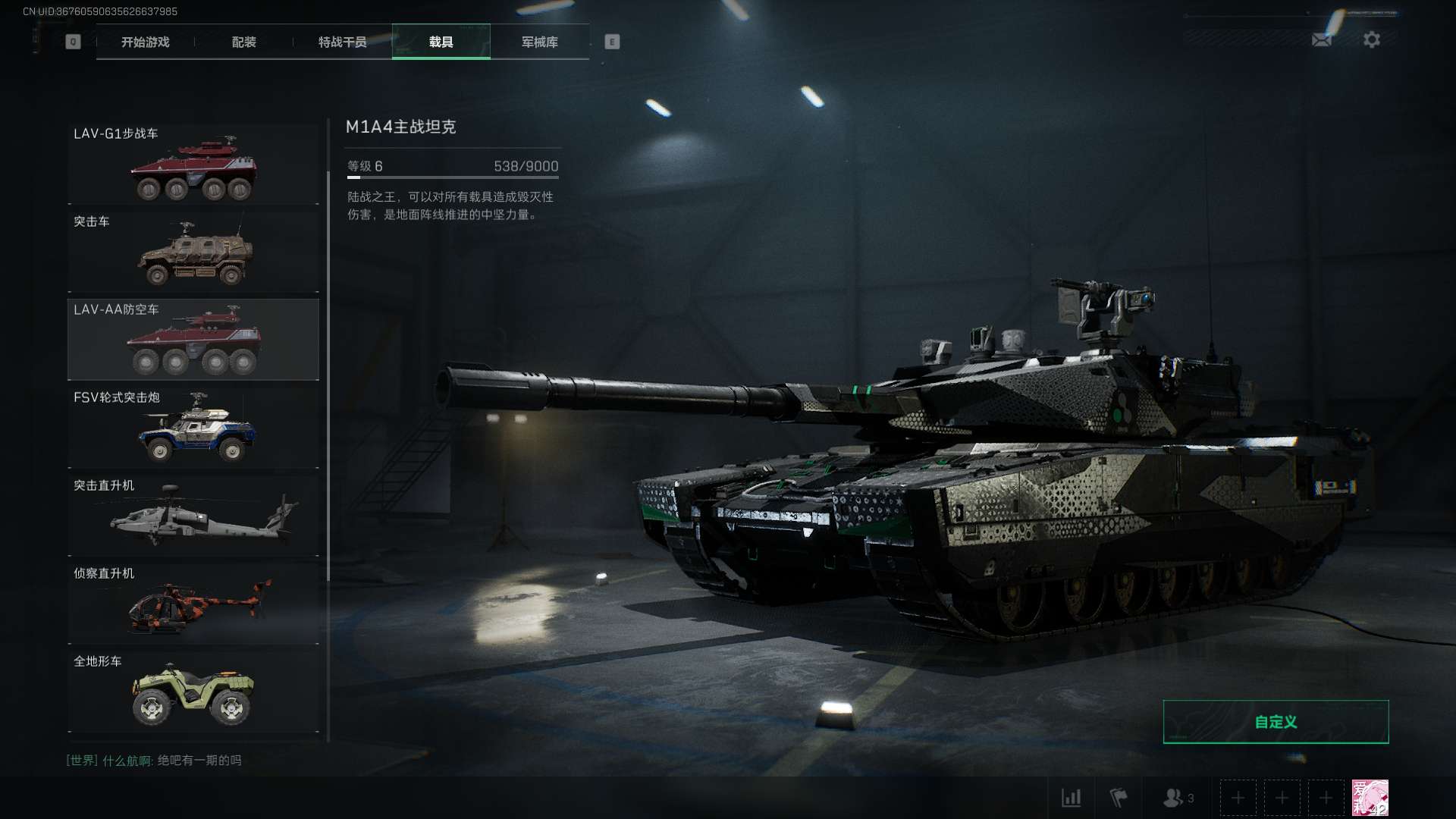
Task: Switch to the 开始游戏 tab
Action: coord(145,42)
